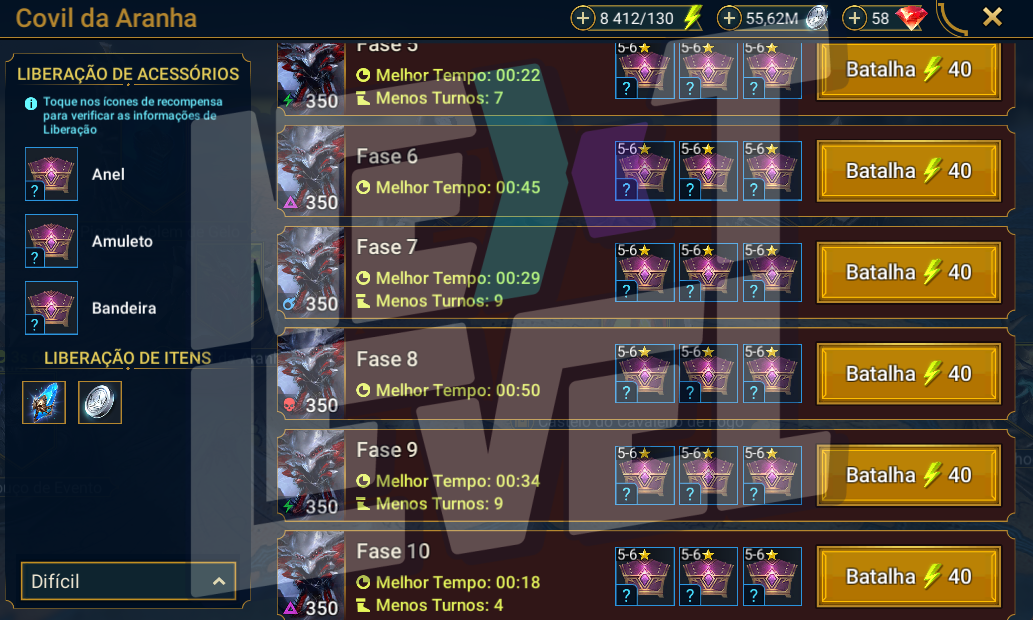Add silver using the plus button

(730, 18)
